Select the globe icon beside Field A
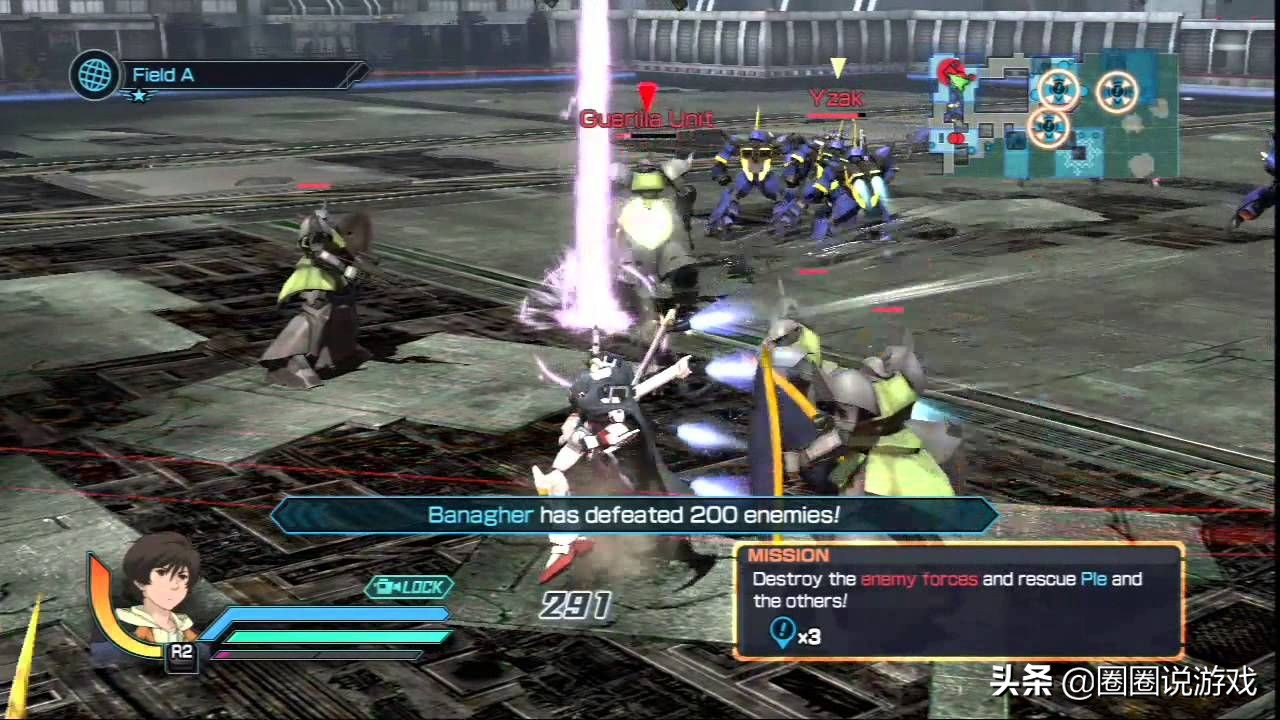Image resolution: width=1280 pixels, height=720 pixels. click(95, 75)
